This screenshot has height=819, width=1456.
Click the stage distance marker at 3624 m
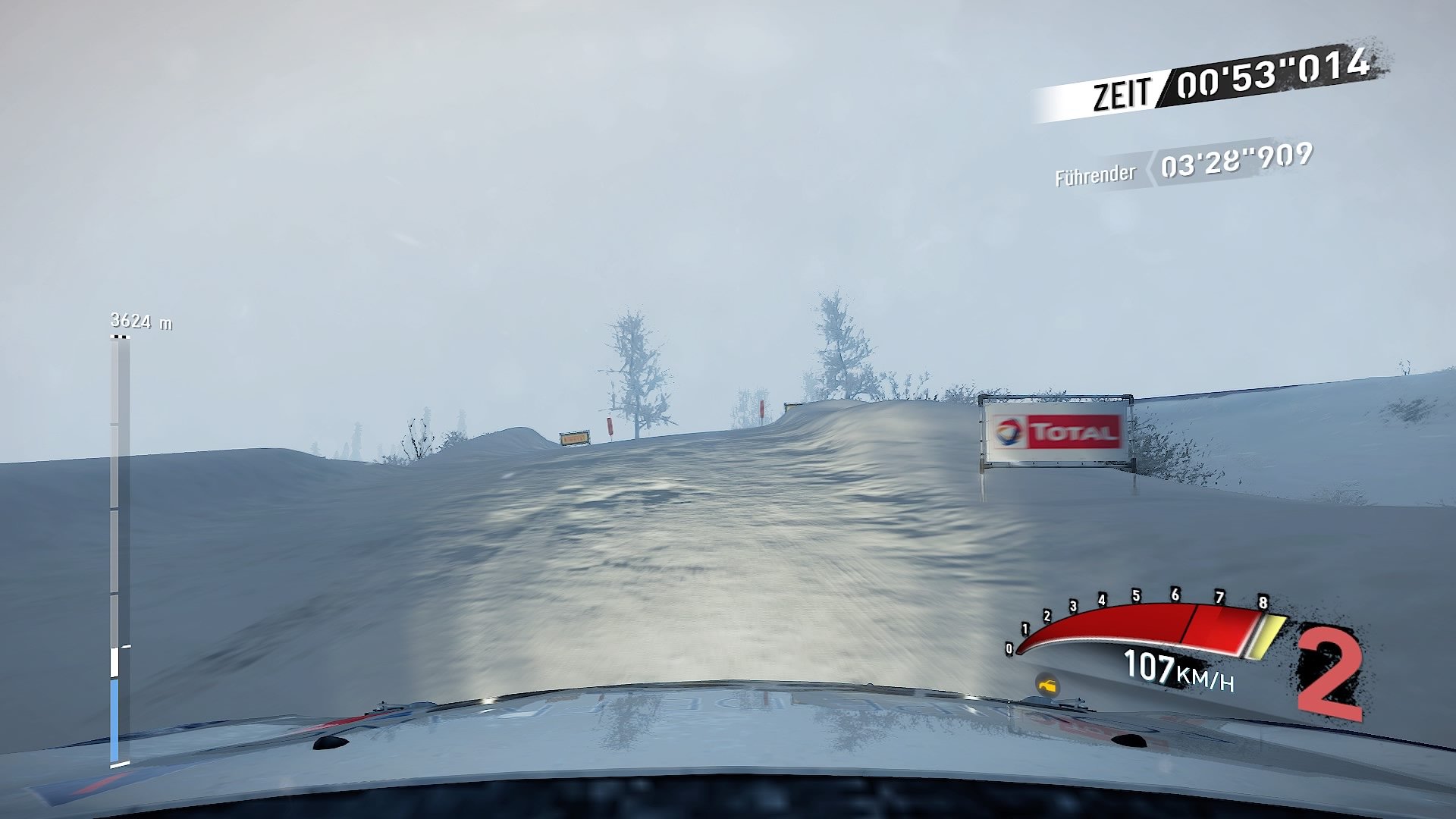pyautogui.click(x=140, y=321)
